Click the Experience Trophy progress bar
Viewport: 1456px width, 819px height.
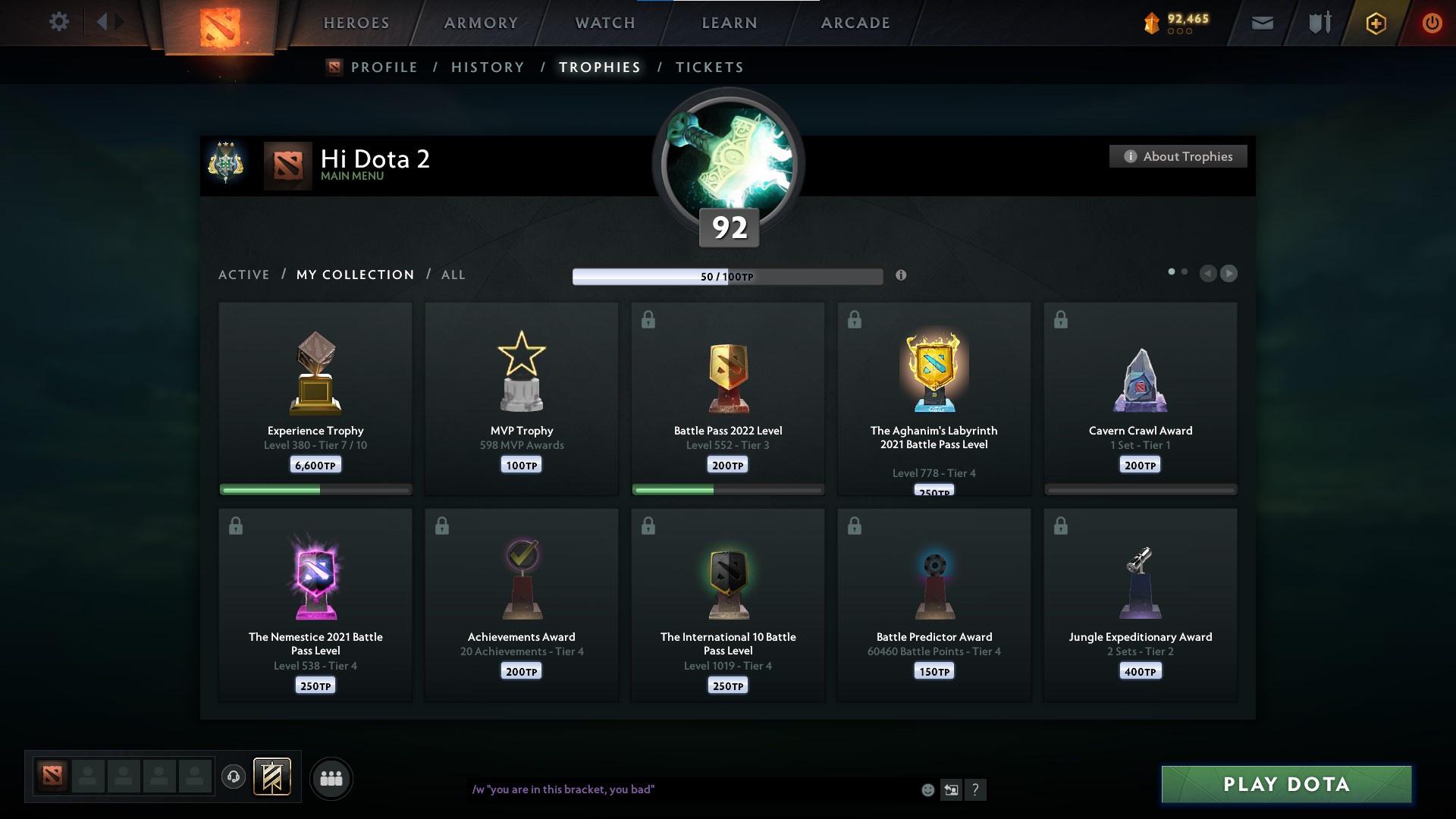(x=315, y=490)
